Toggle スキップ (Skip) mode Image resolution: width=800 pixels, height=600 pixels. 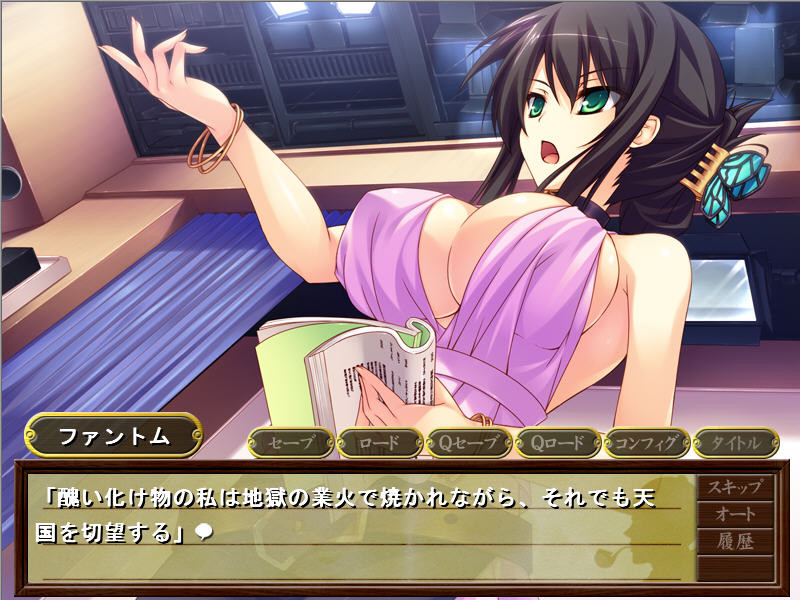(735, 488)
